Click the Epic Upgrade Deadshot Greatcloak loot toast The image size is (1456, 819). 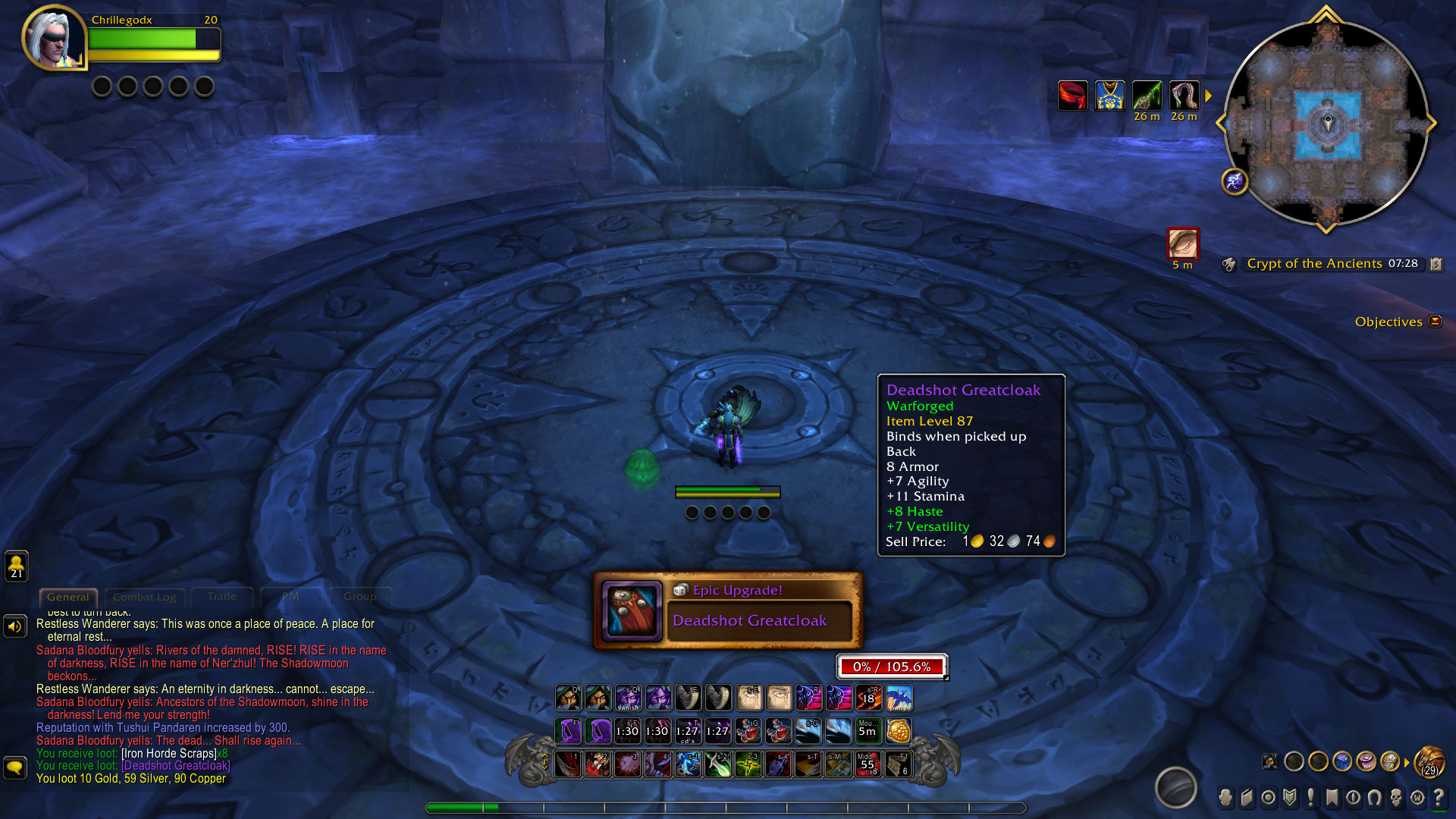(x=728, y=611)
